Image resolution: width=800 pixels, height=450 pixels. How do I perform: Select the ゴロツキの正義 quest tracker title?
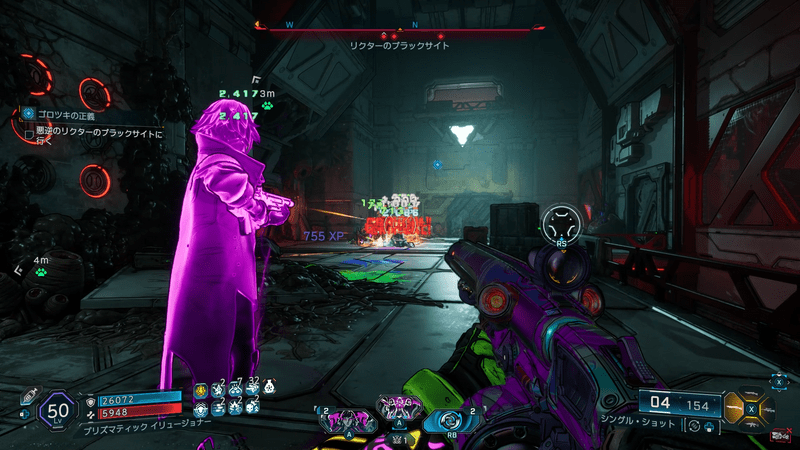coord(66,116)
